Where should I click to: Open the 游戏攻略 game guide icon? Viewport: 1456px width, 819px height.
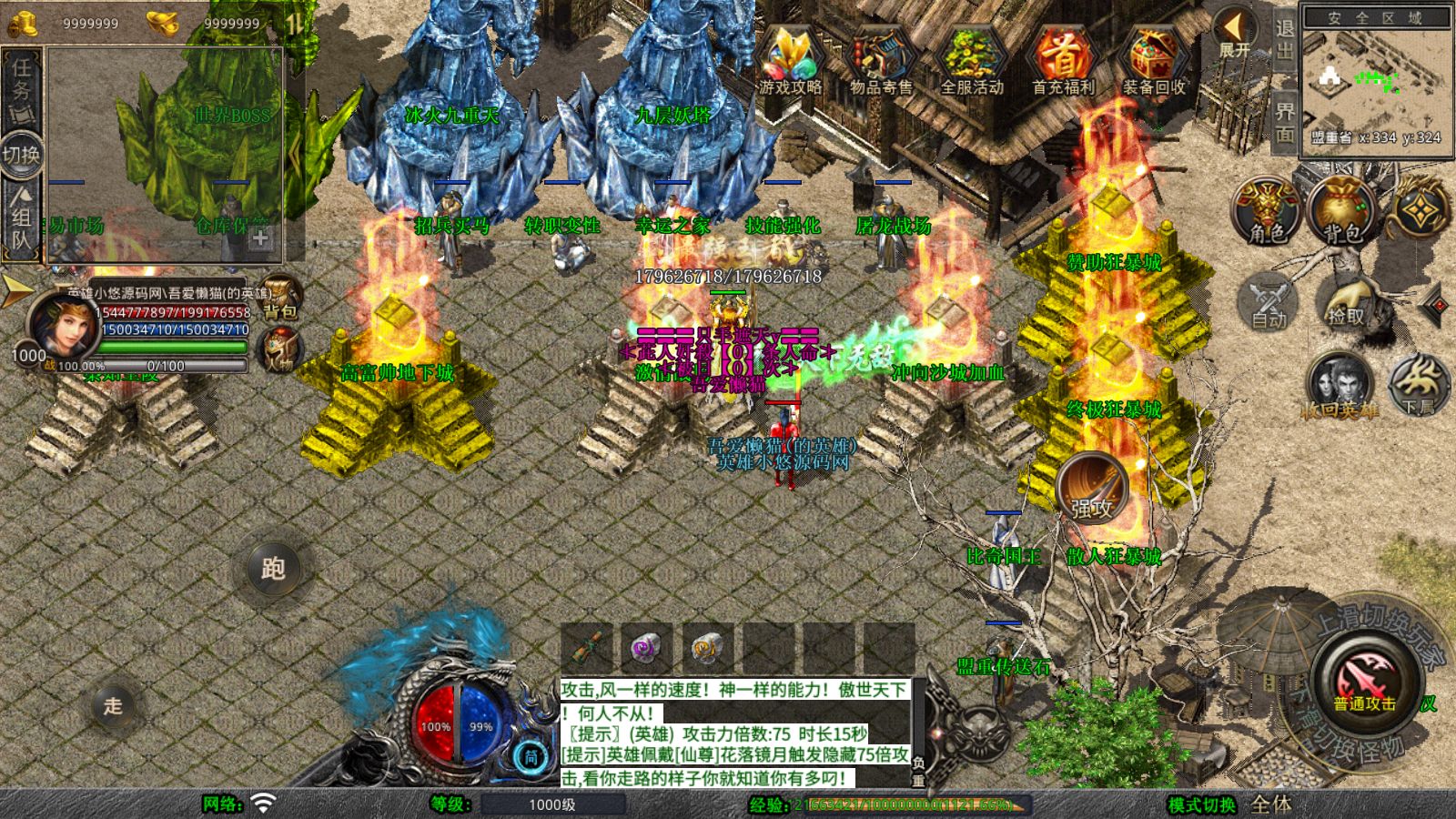(790, 61)
